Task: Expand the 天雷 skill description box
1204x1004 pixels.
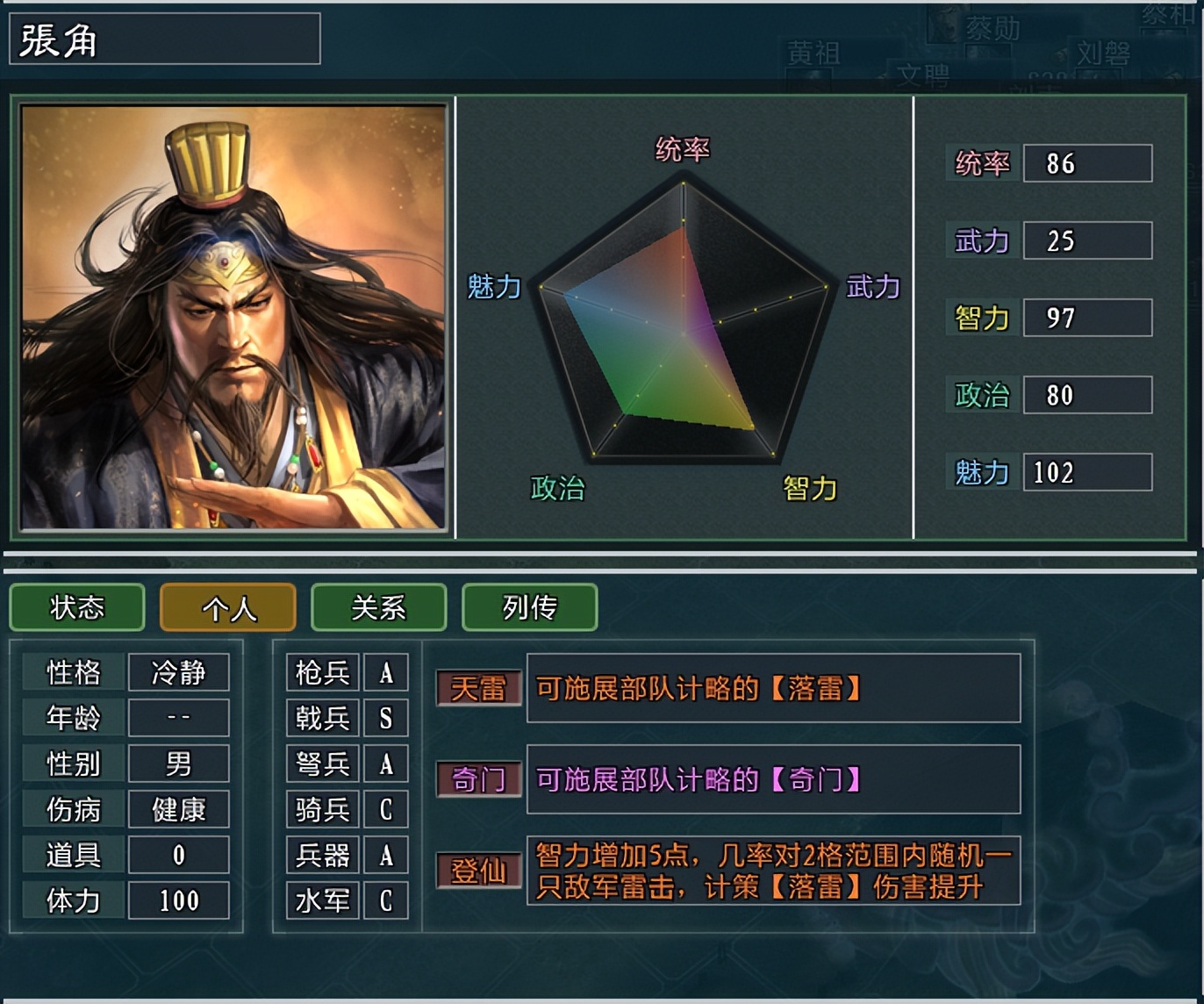Action: click(x=772, y=691)
